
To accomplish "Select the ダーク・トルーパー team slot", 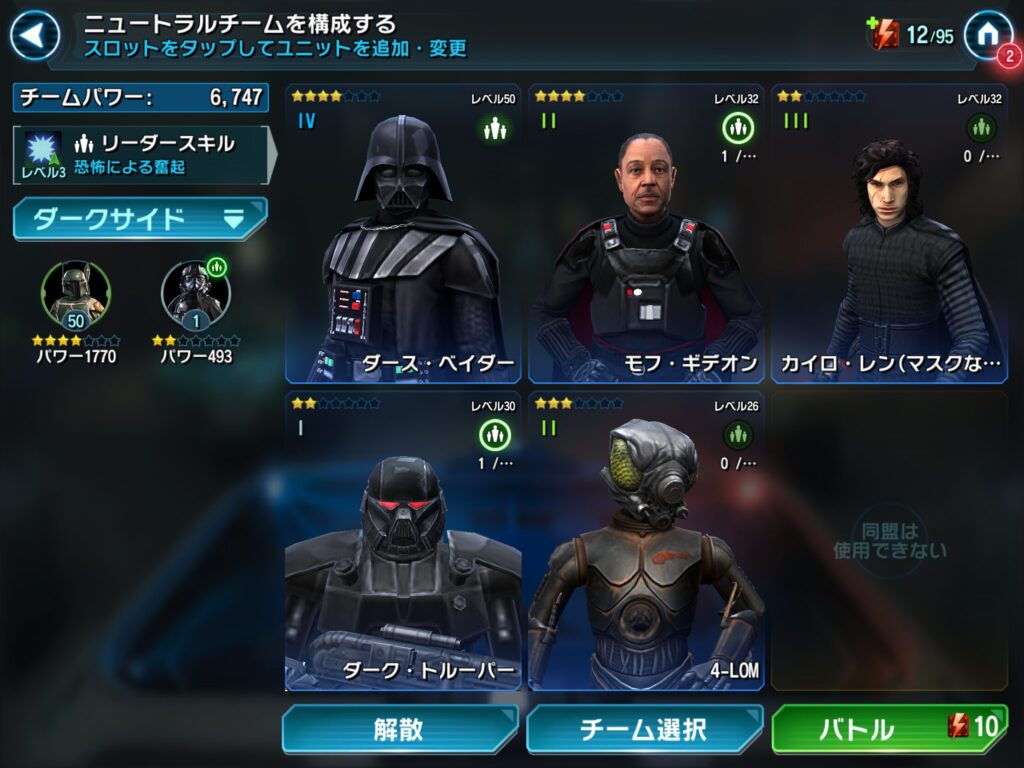I will 404,541.
